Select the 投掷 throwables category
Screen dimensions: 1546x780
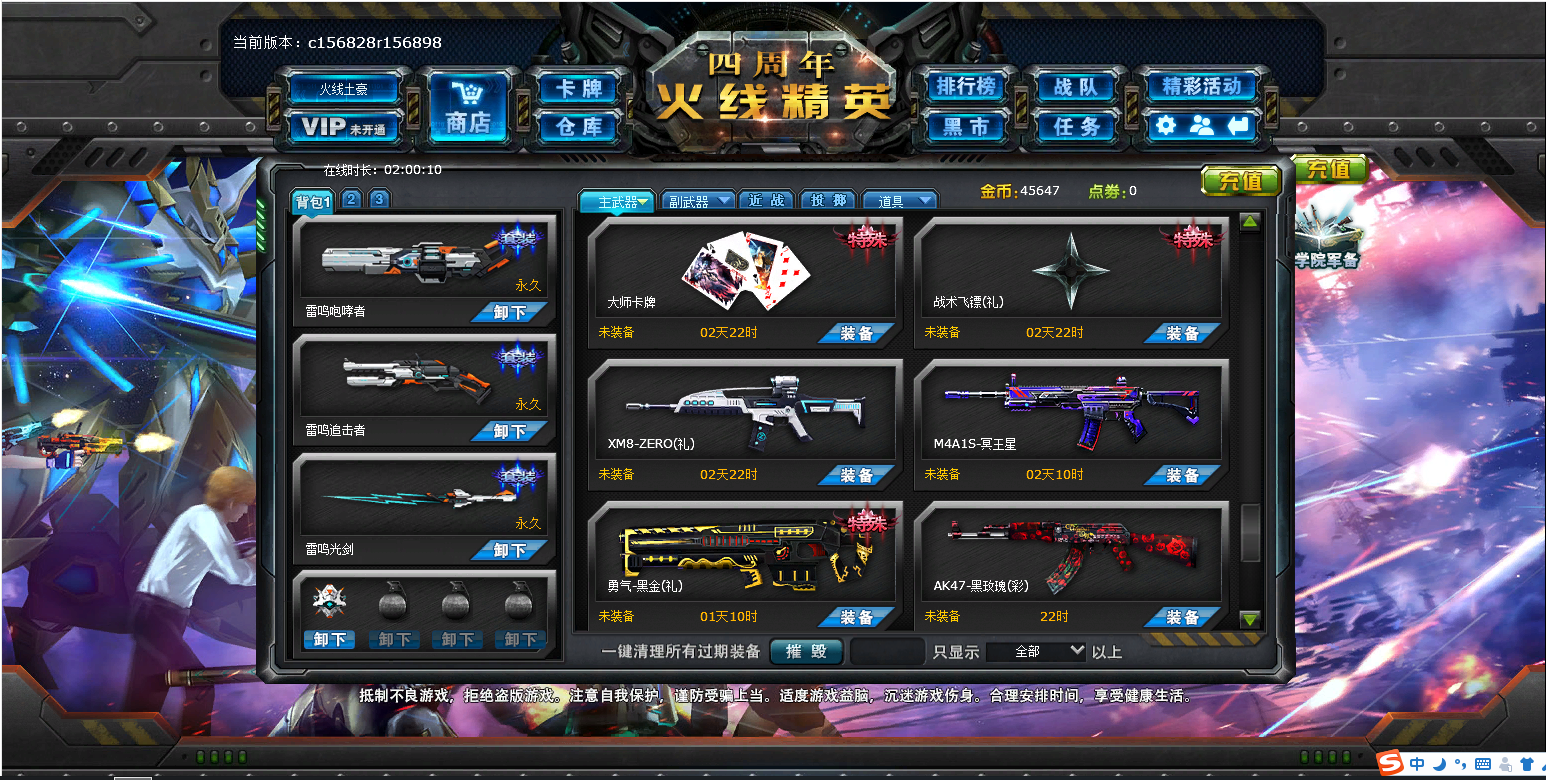(827, 199)
